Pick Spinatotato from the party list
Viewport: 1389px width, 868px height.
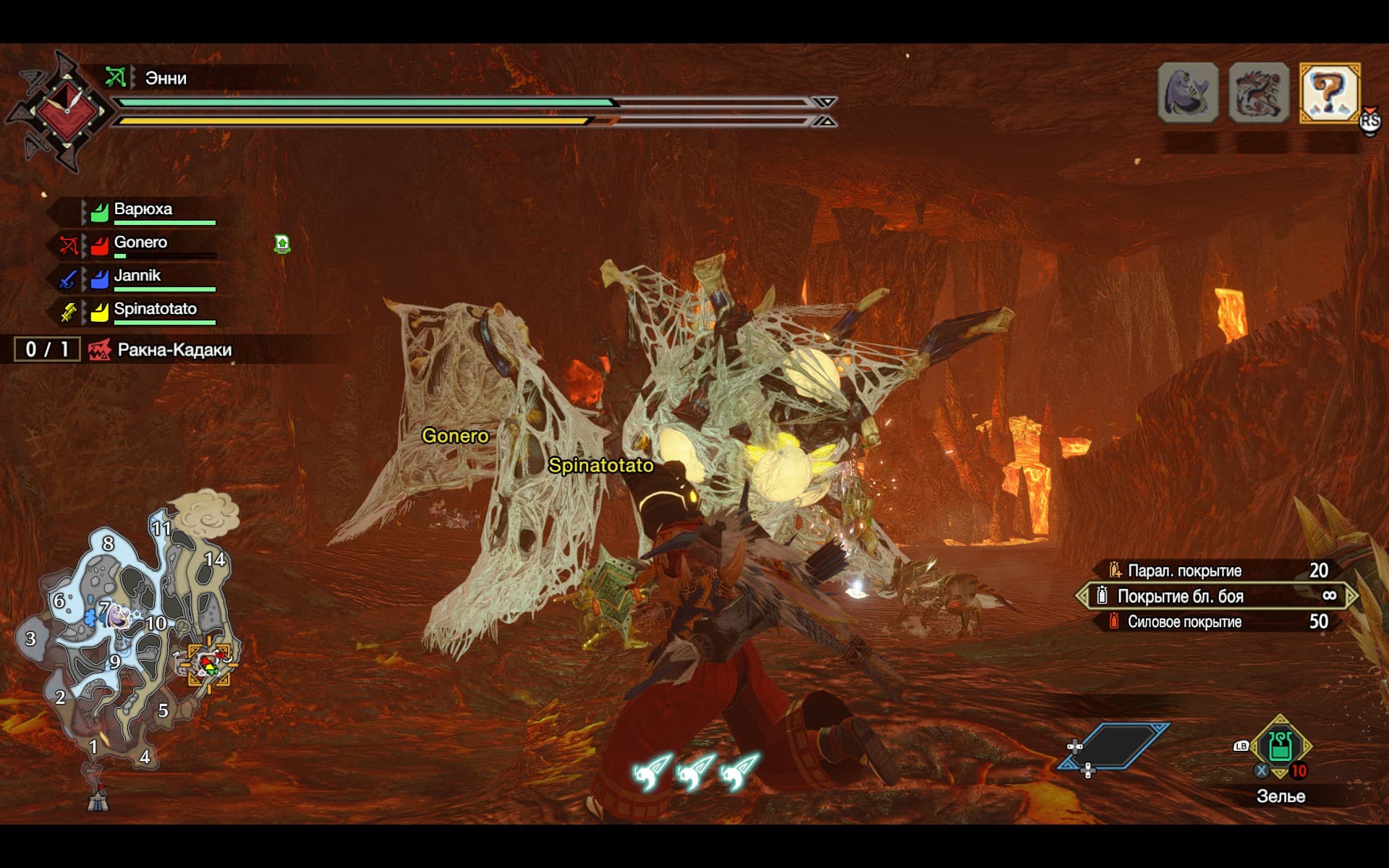pyautogui.click(x=155, y=310)
